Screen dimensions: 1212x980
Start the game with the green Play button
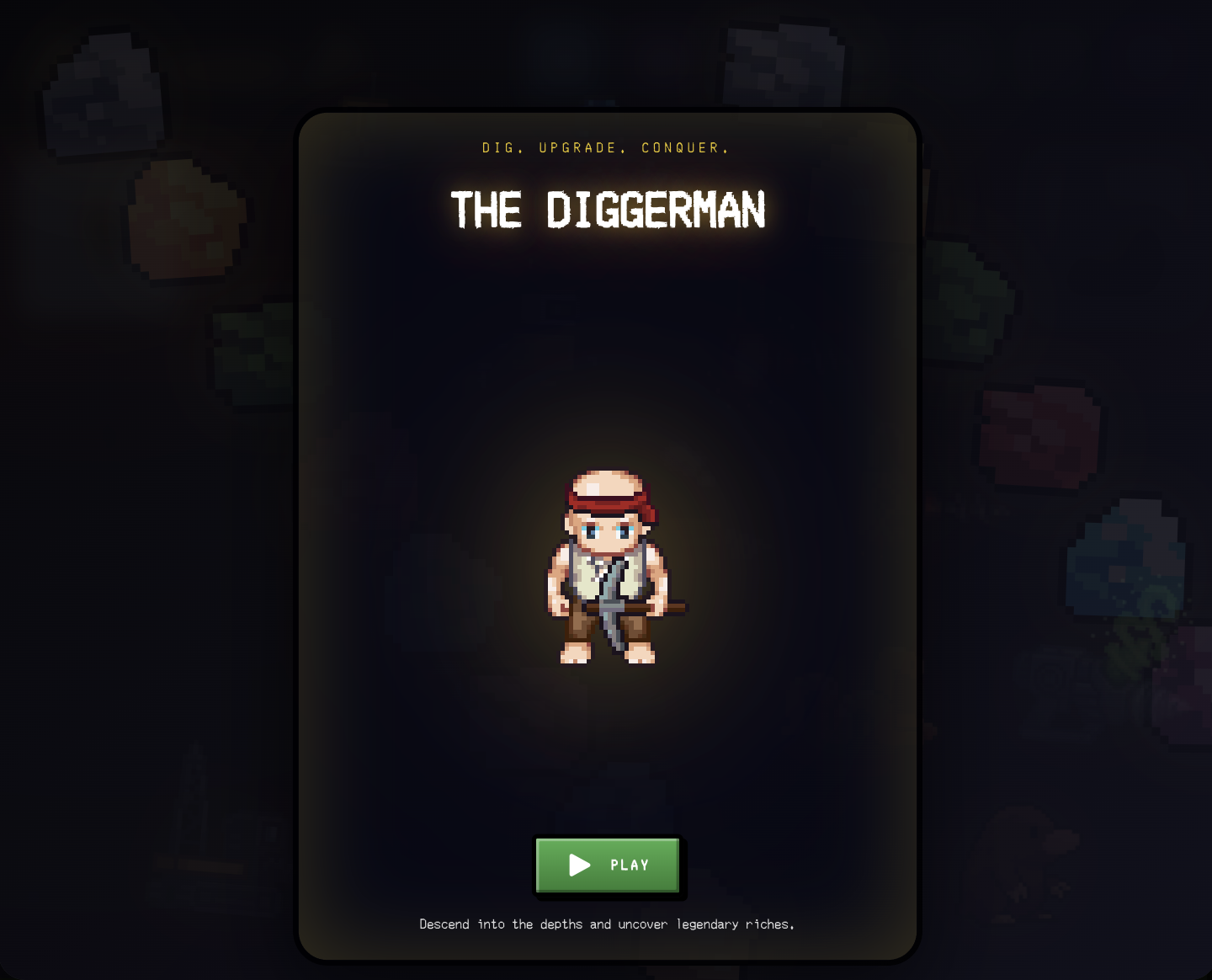click(x=608, y=865)
